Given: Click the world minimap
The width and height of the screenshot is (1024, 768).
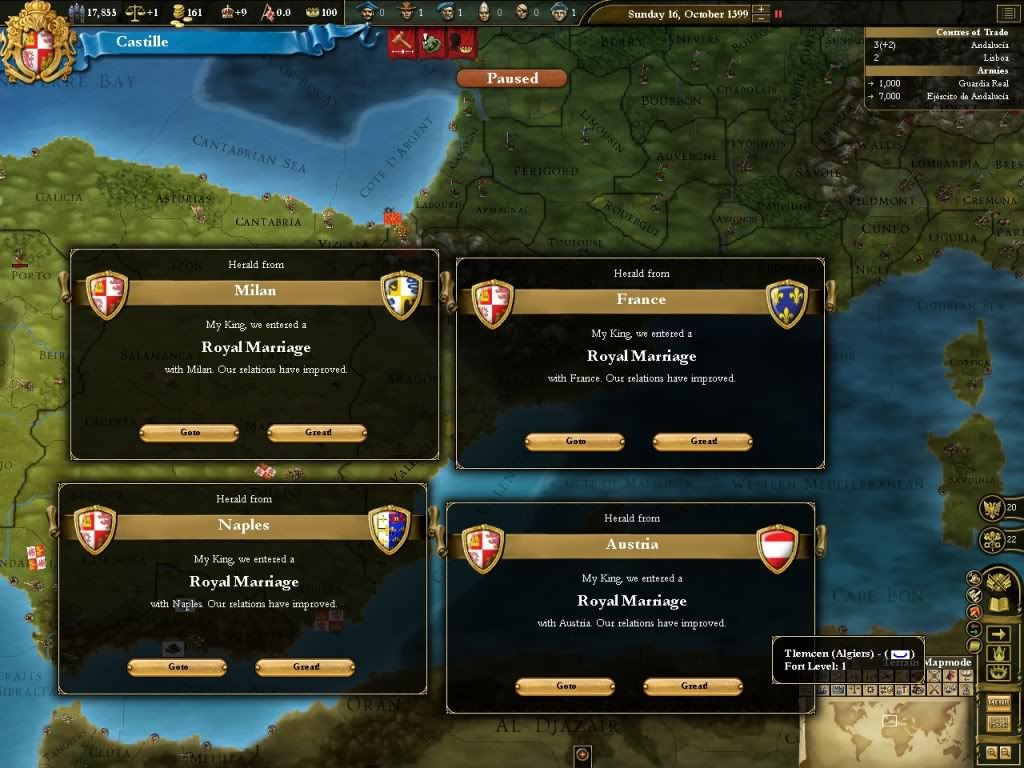Looking at the screenshot, I should [890, 730].
